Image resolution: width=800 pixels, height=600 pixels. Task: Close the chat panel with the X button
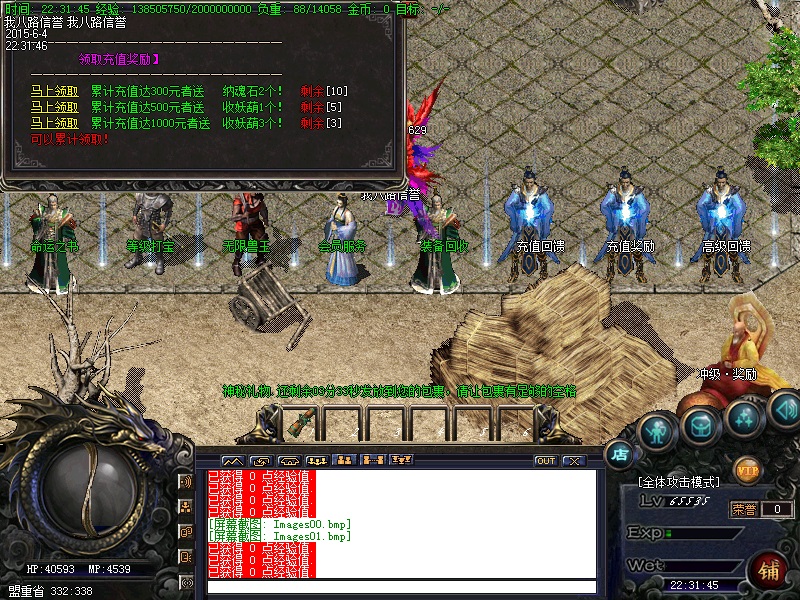[573, 461]
